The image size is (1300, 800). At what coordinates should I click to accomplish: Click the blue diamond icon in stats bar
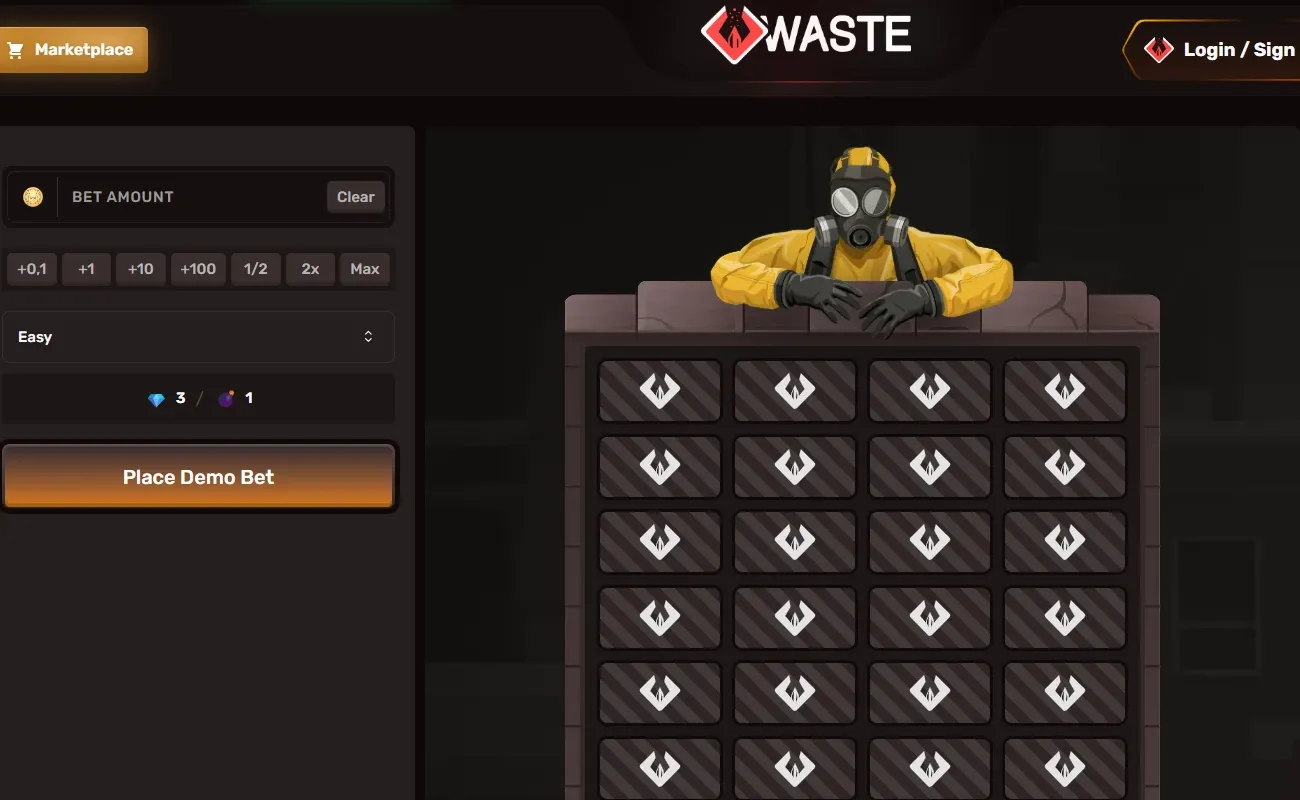(157, 398)
